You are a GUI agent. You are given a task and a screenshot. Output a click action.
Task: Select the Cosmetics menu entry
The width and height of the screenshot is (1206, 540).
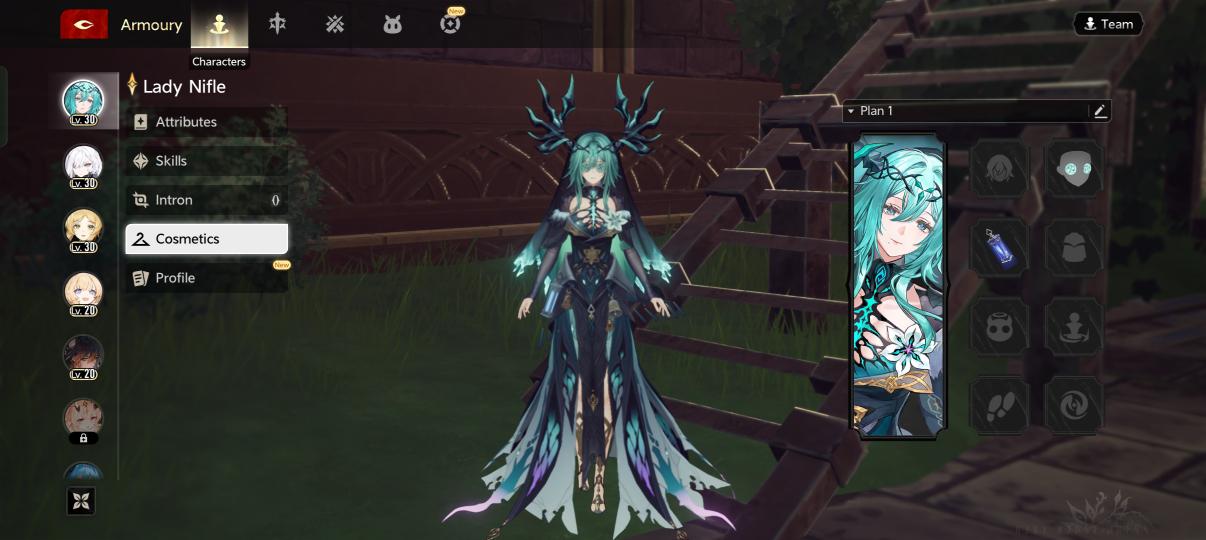coord(206,239)
